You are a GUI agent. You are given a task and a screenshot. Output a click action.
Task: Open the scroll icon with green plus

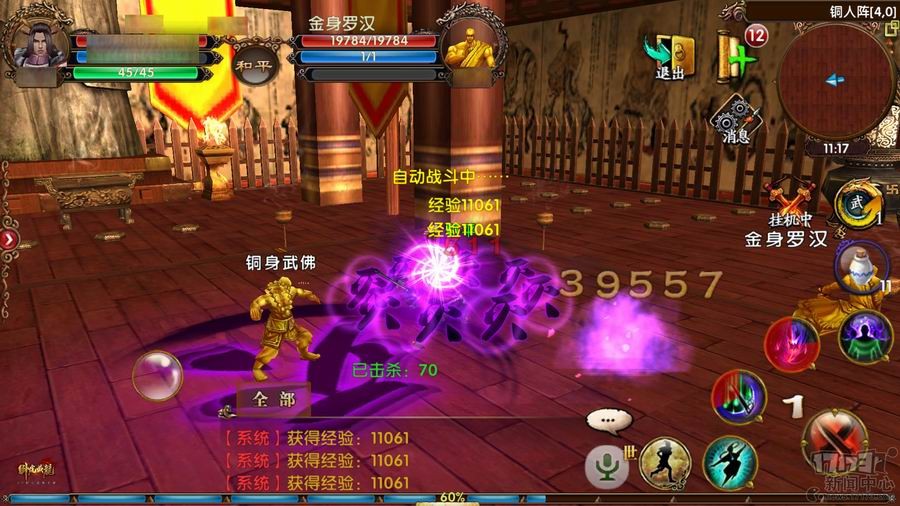click(x=736, y=50)
